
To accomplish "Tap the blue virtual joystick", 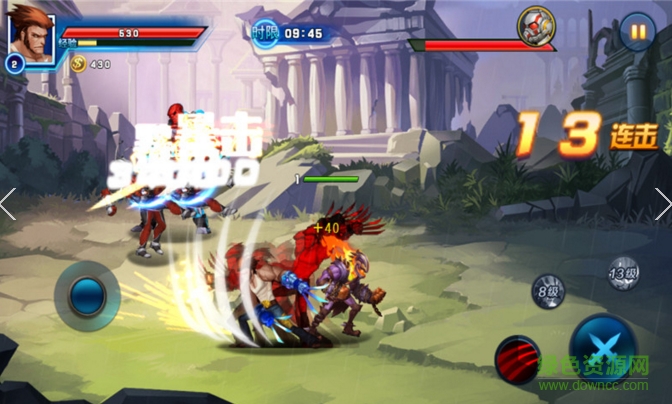I will point(88,295).
